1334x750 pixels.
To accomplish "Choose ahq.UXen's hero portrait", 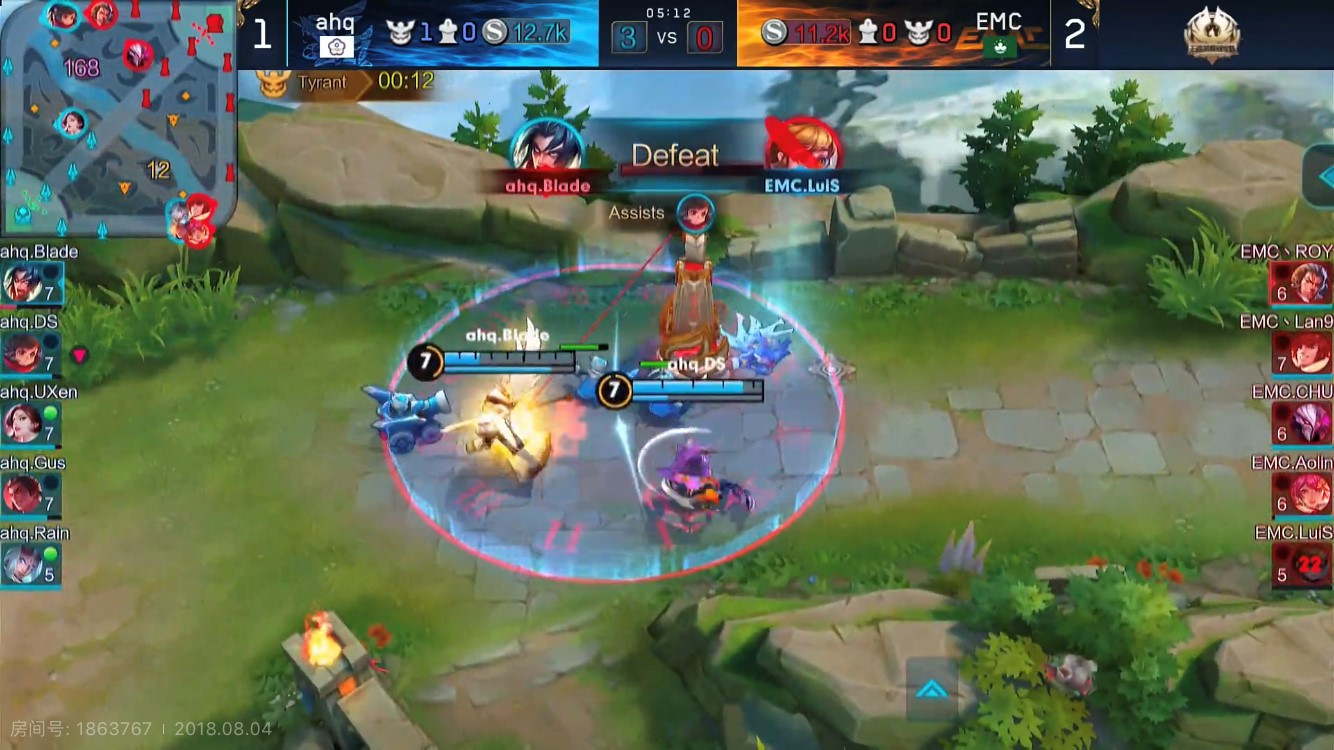I will [x=22, y=423].
